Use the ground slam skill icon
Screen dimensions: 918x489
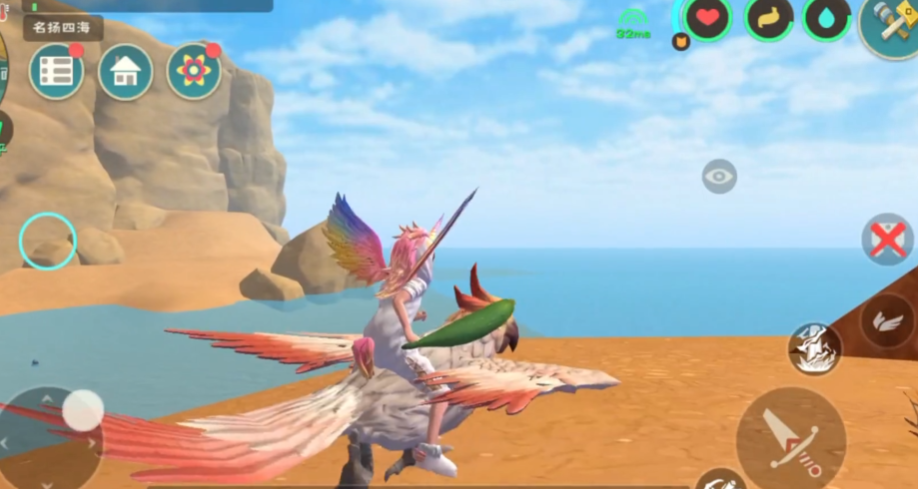pos(814,348)
